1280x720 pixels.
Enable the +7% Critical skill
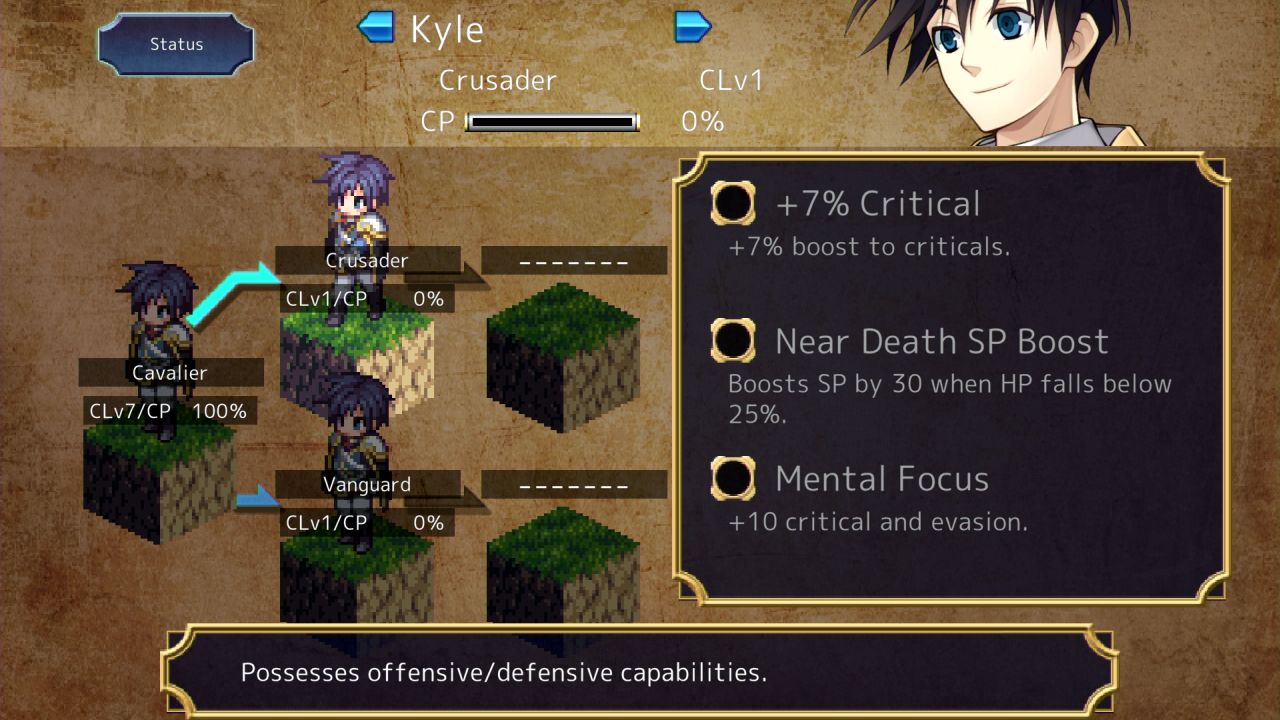733,203
